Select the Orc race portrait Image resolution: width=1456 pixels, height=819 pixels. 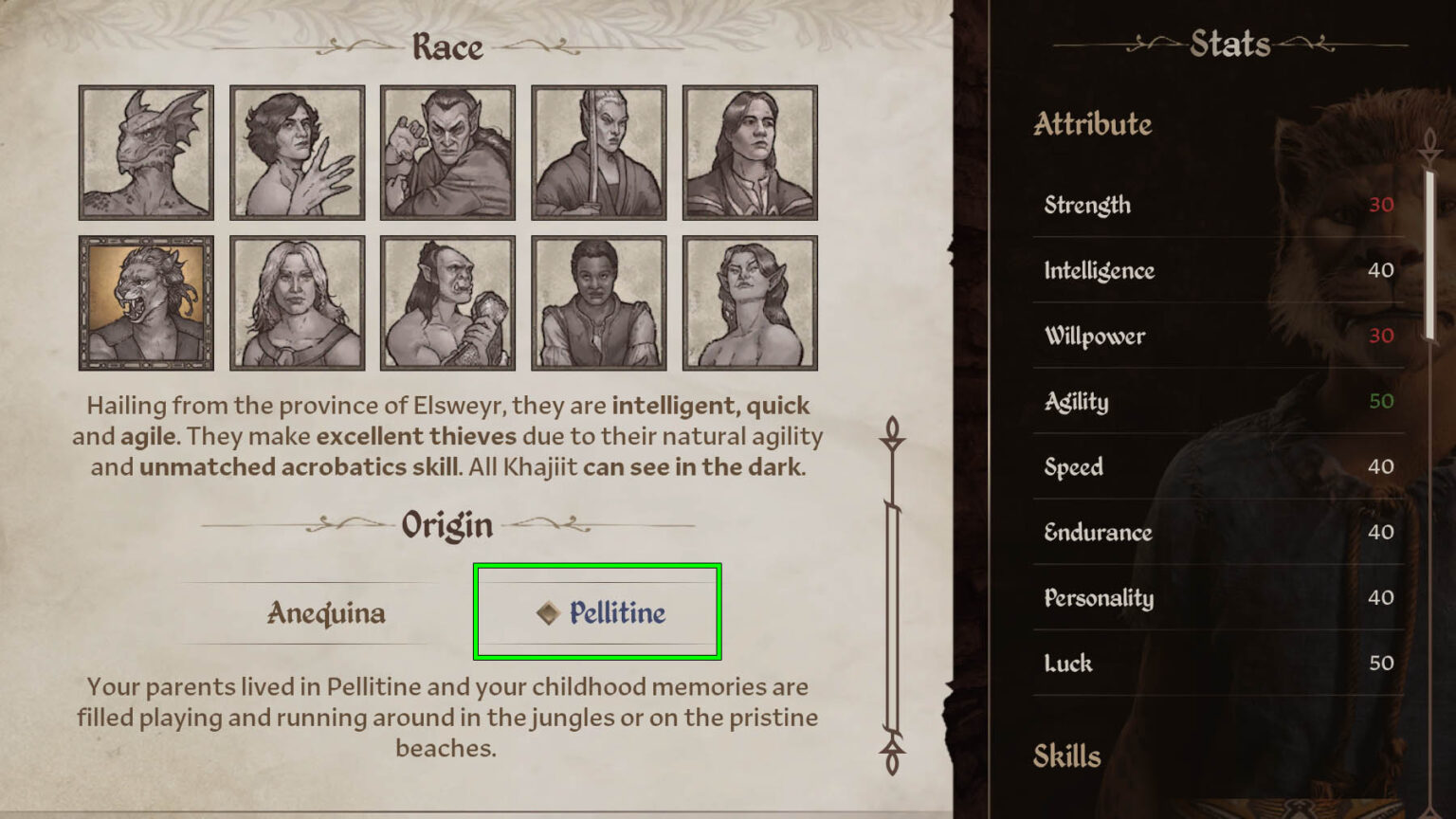pos(447,301)
